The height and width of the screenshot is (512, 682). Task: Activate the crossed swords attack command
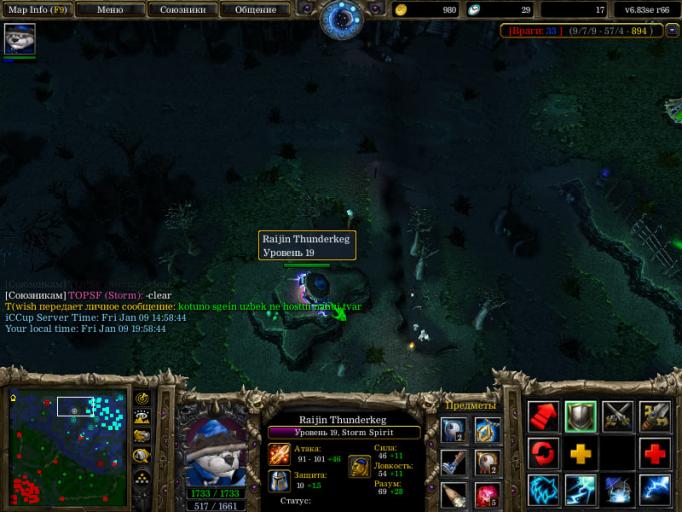617,416
